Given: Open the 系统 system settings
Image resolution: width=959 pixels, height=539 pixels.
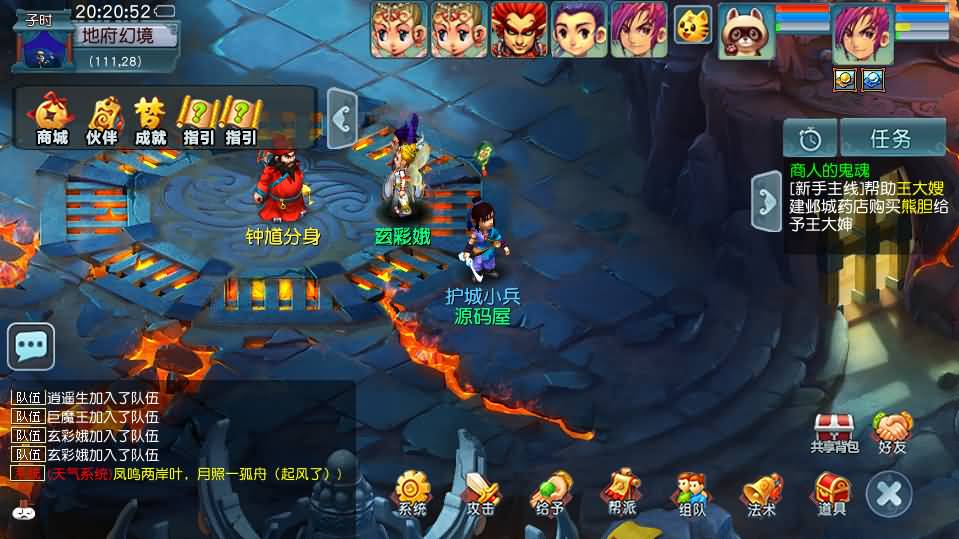Looking at the screenshot, I should [x=412, y=493].
